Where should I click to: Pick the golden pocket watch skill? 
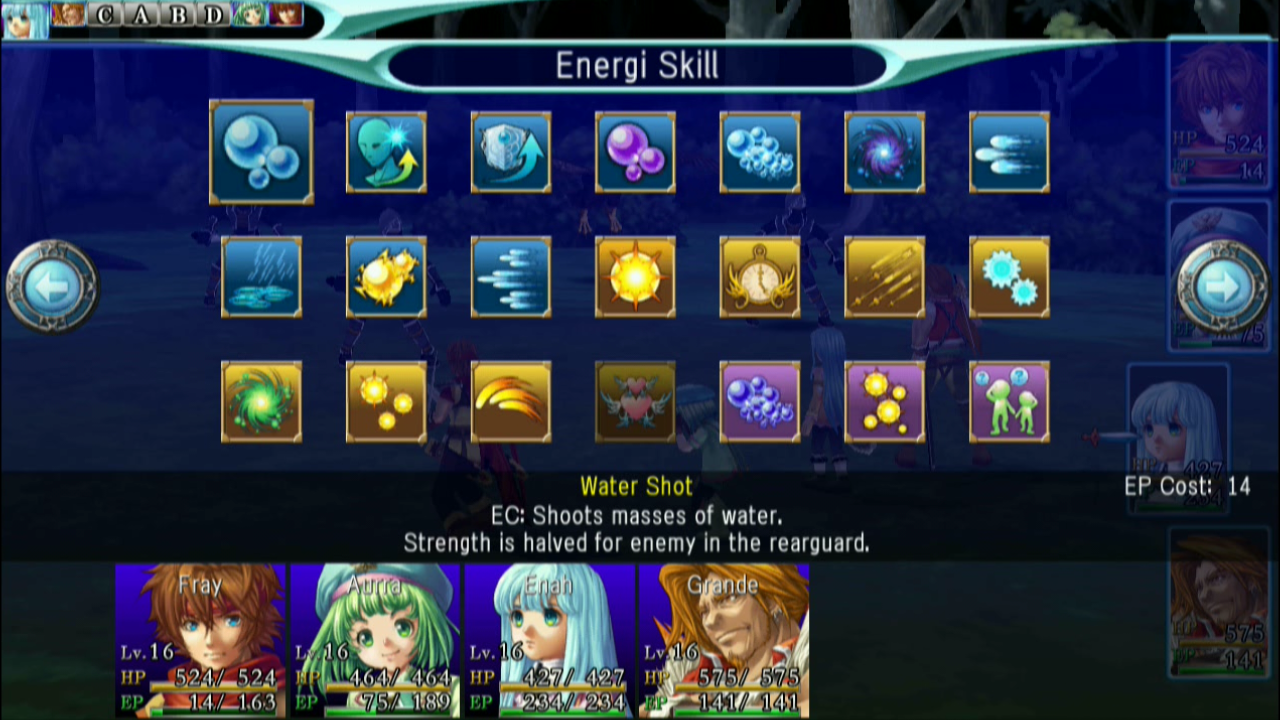pyautogui.click(x=760, y=277)
